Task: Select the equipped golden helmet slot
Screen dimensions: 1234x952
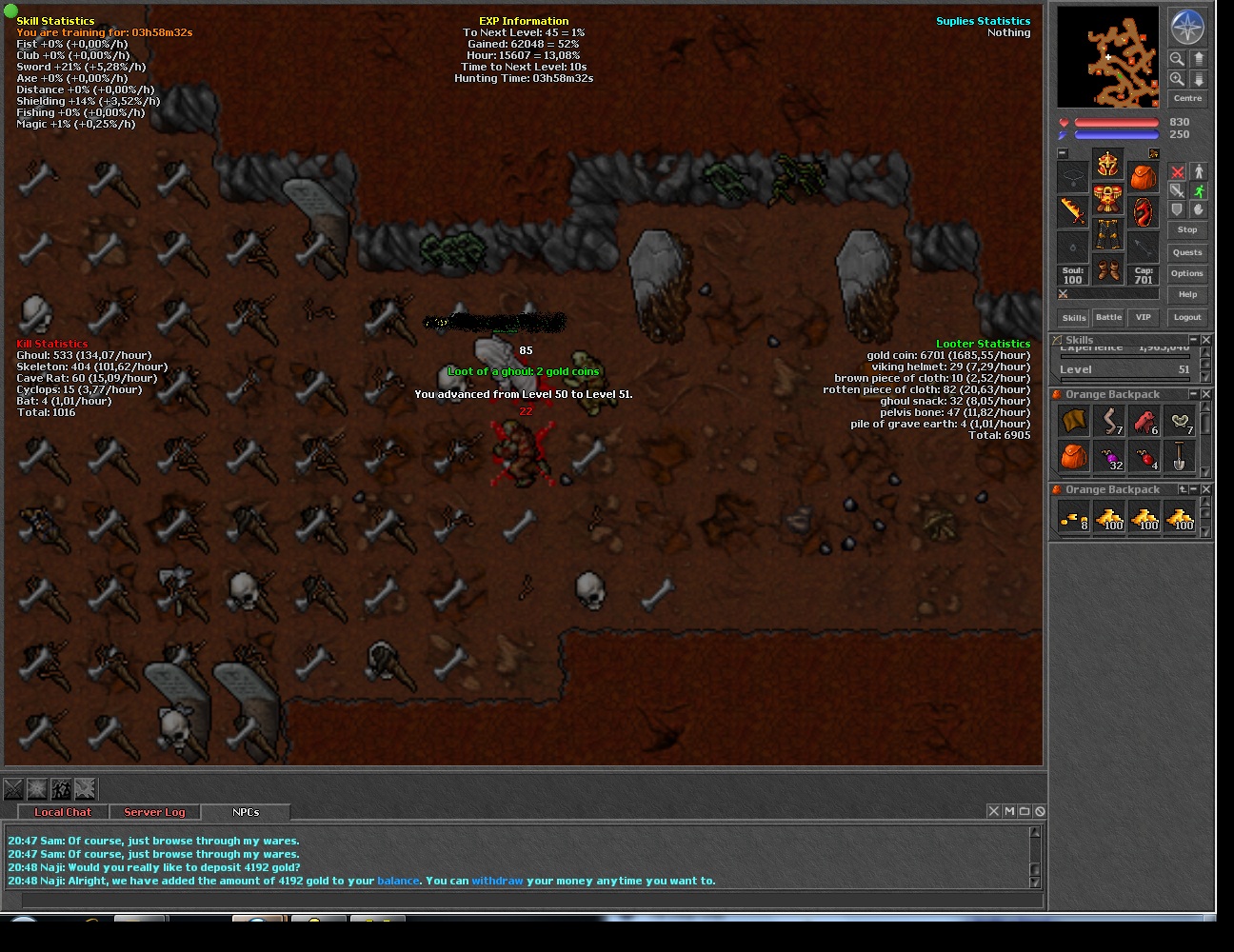Action: pyautogui.click(x=1108, y=165)
